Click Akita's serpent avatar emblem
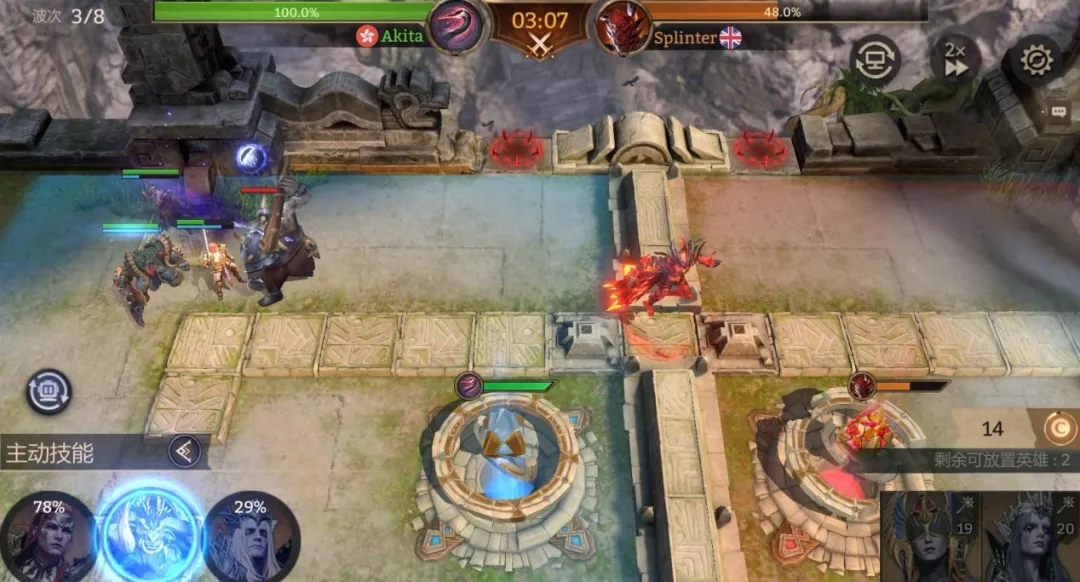Viewport: 1080px width, 582px height. coord(457,27)
